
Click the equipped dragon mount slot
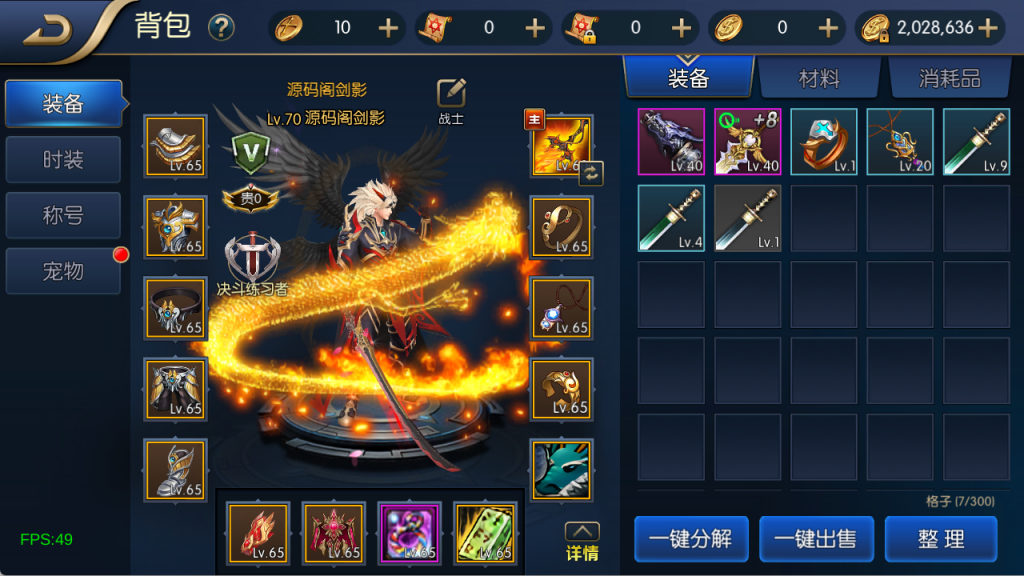[x=561, y=469]
